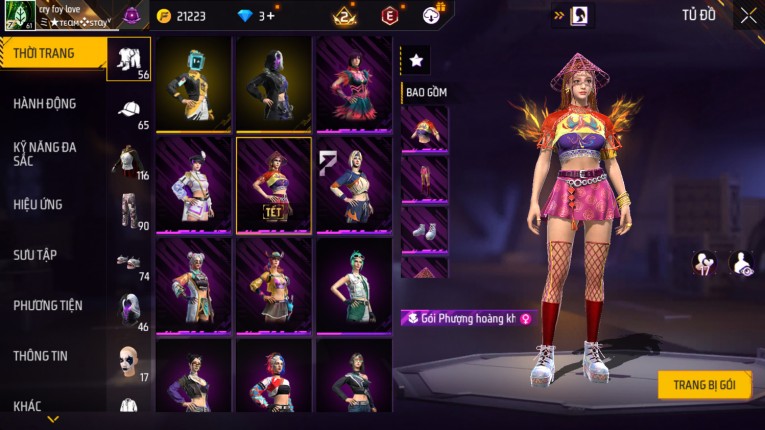The image size is (765, 430).
Task: Open the Gói Phượng hoàng bundle label
Action: pos(468,319)
